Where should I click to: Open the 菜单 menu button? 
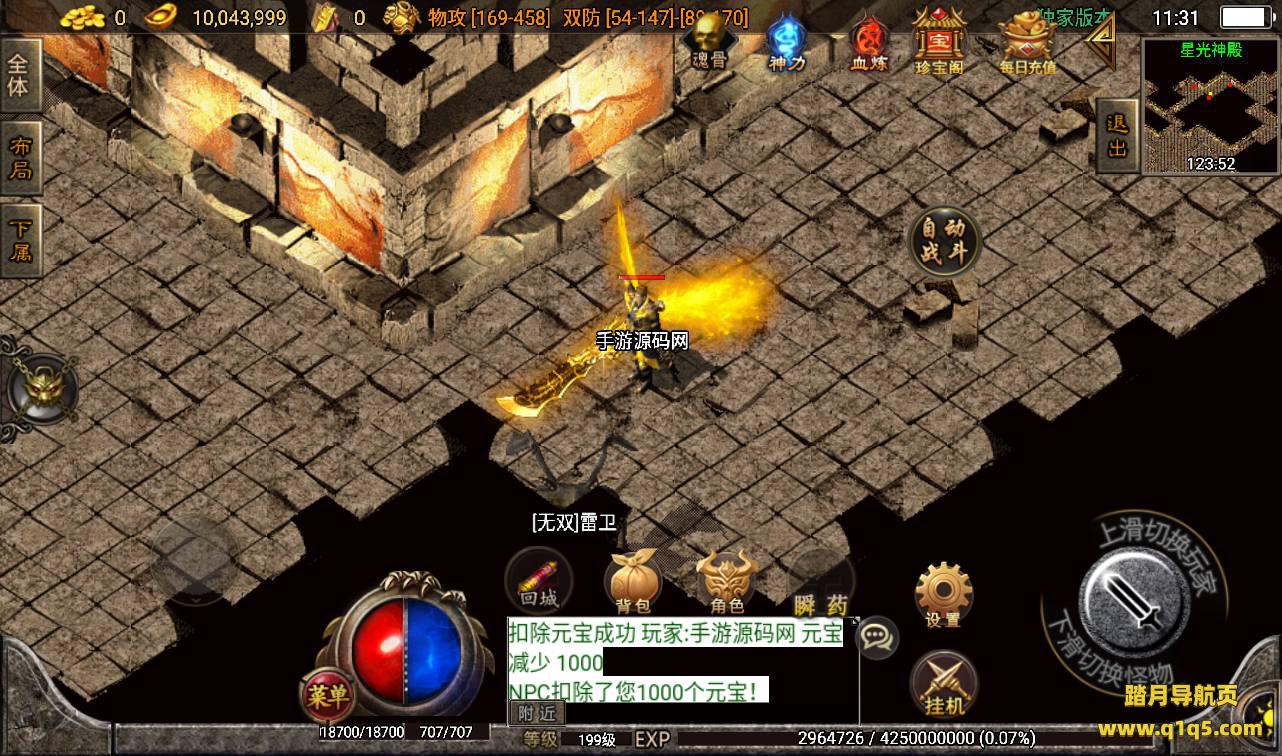coord(328,693)
